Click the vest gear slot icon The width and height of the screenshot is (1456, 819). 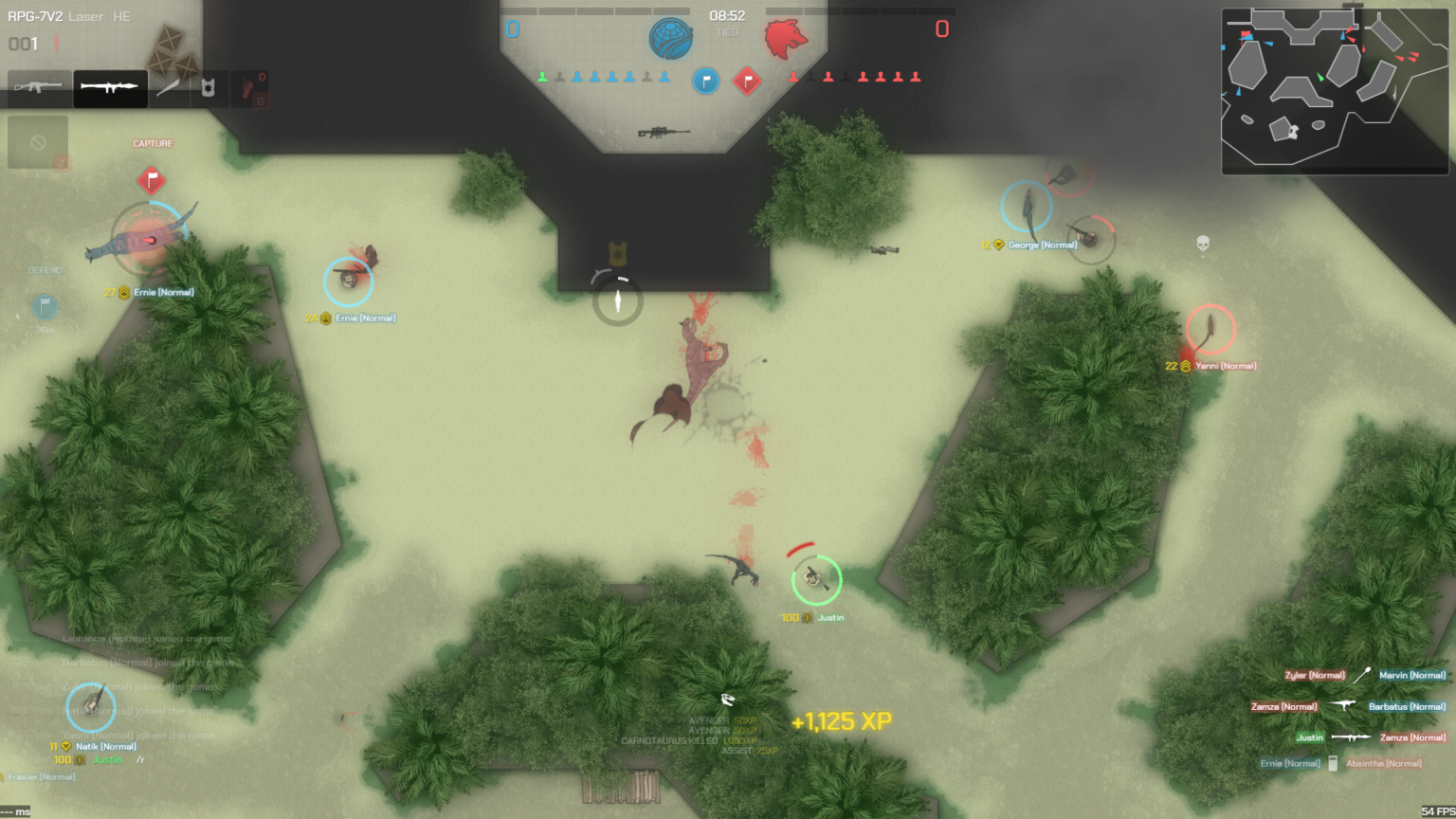tap(208, 87)
